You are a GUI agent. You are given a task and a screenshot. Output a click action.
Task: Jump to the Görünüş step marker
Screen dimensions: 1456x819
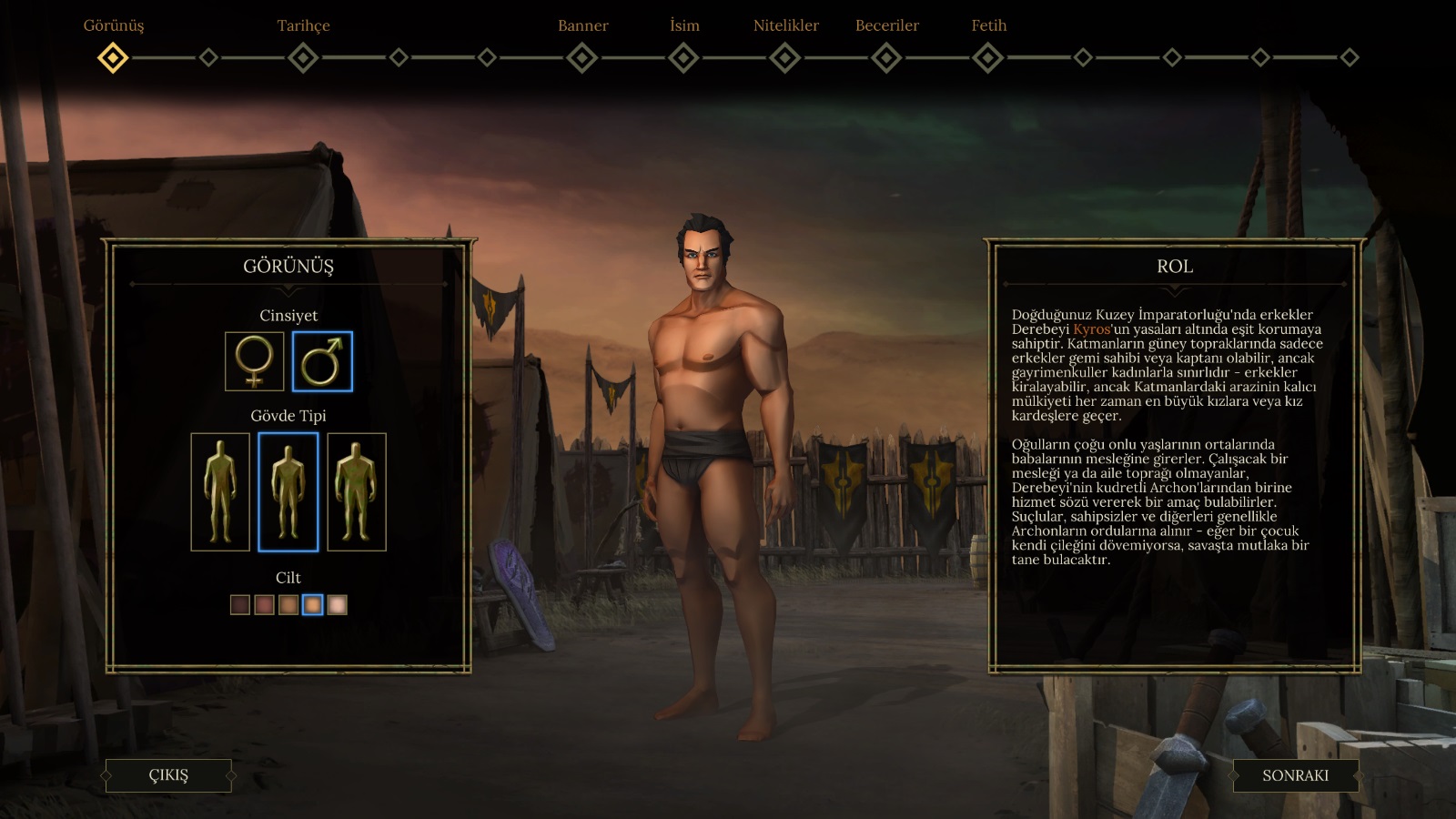[113, 58]
